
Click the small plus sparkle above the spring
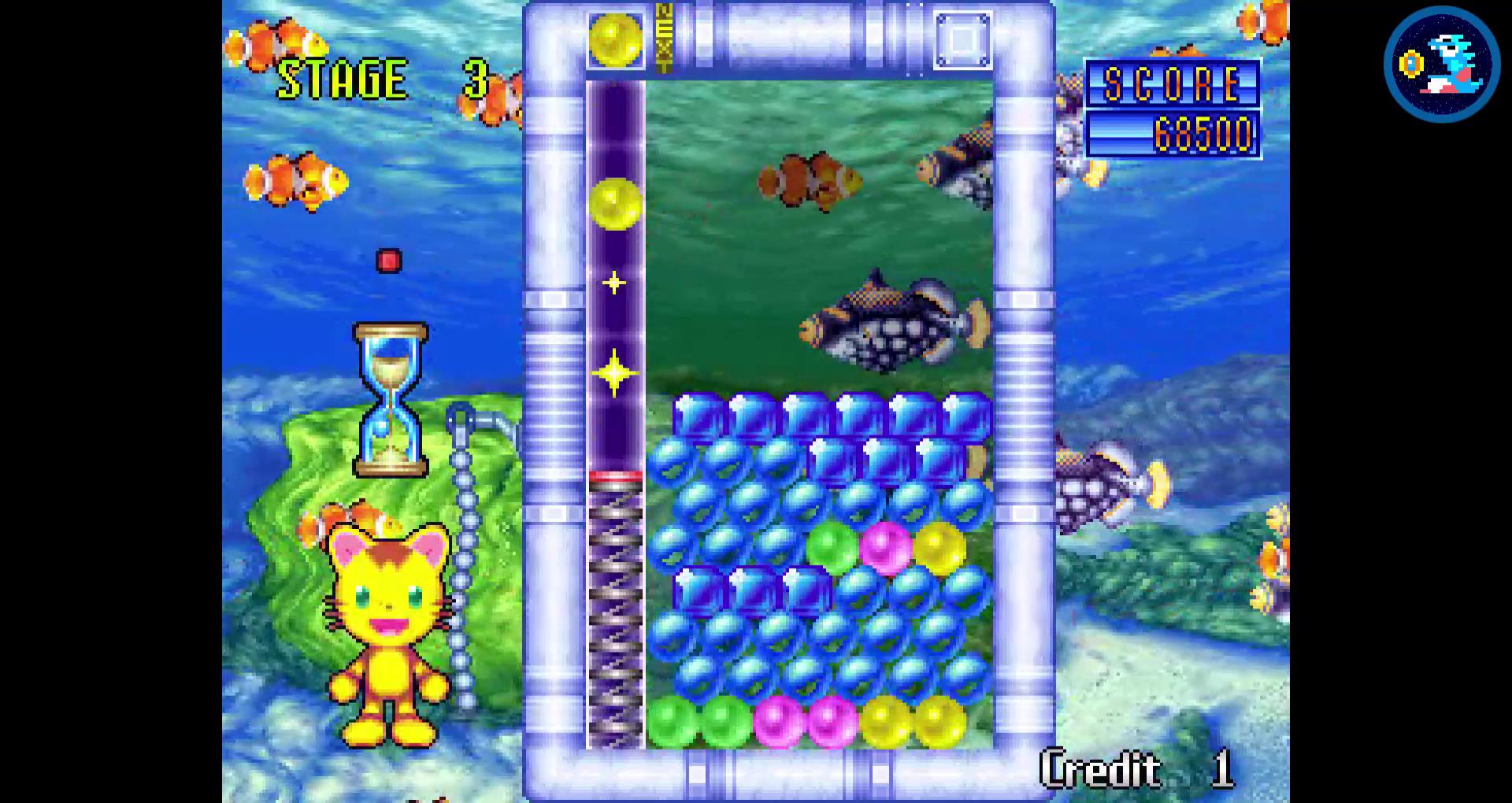point(614,282)
